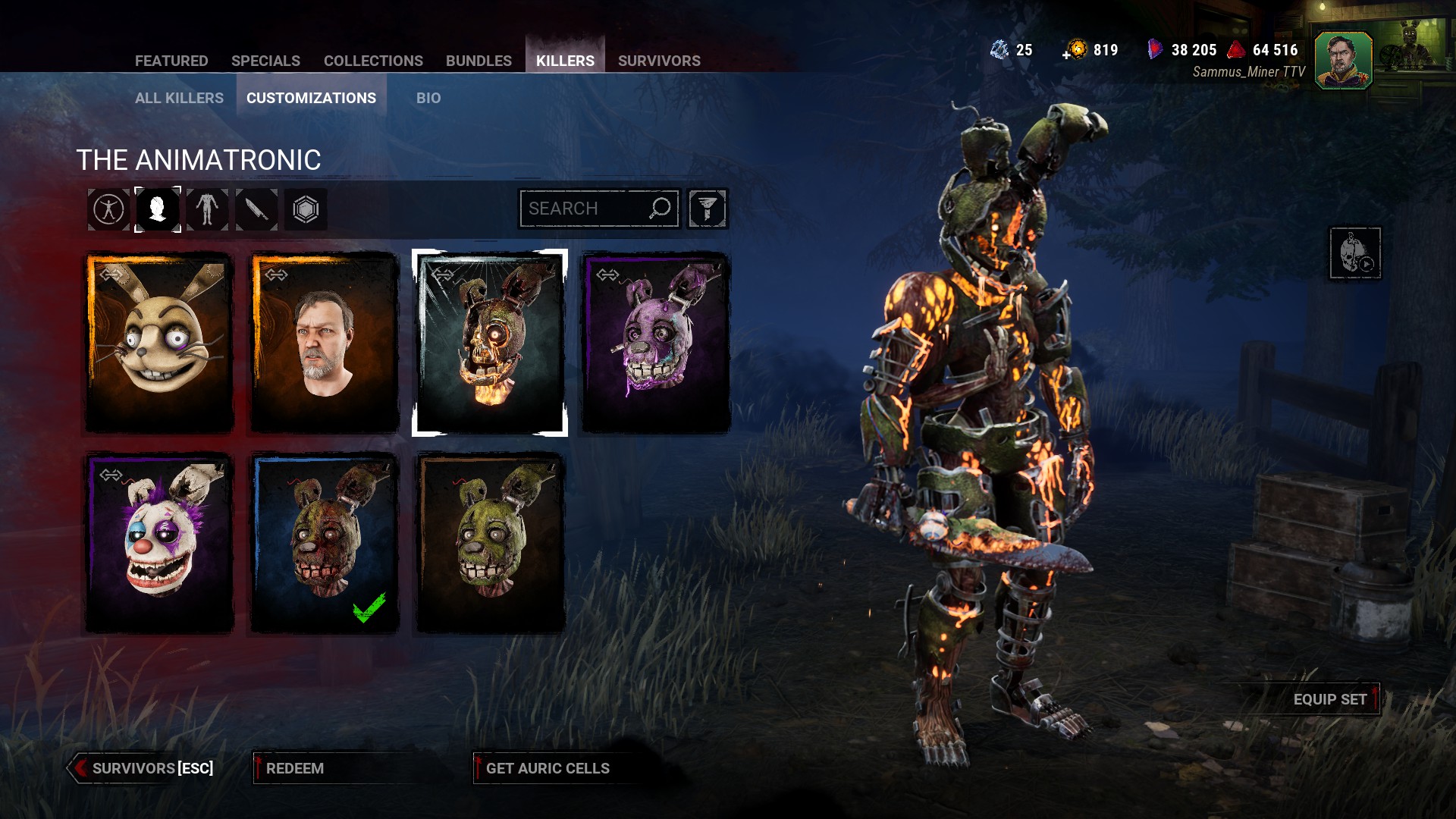Open the filter funnel options
Screen dimensions: 1456x819
point(708,209)
